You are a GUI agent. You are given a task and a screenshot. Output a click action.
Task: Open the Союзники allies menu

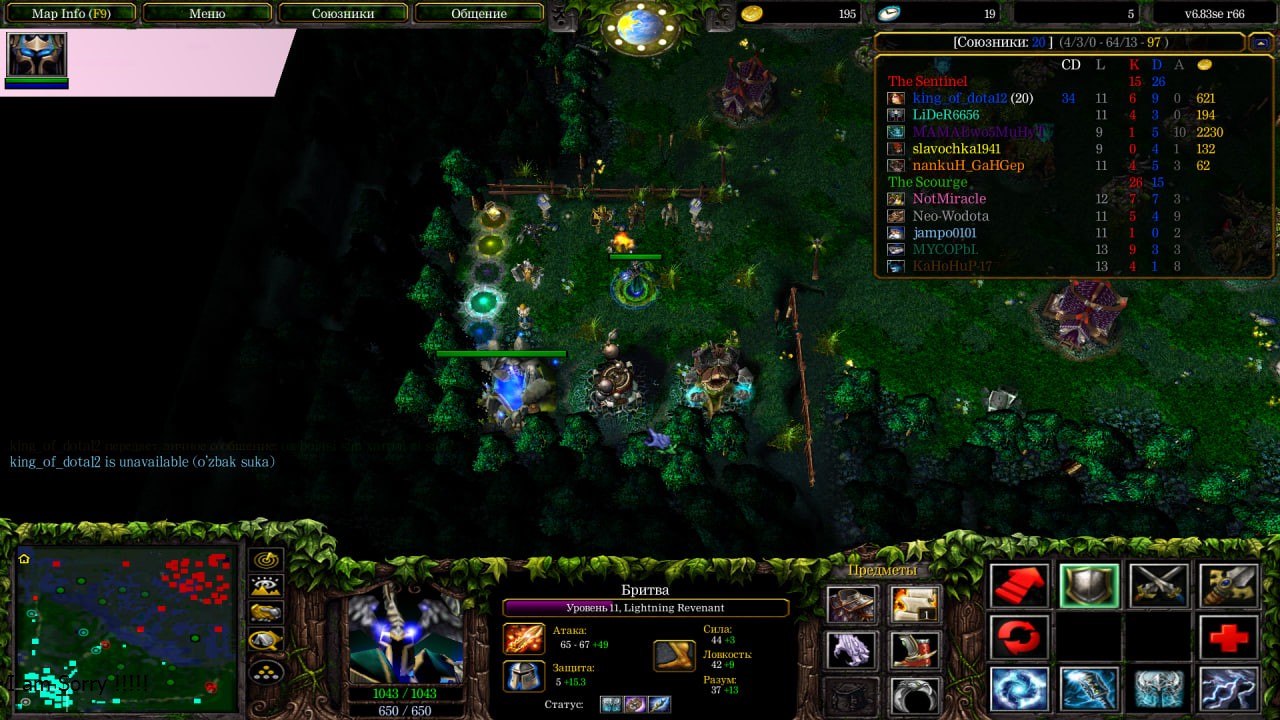[x=343, y=14]
